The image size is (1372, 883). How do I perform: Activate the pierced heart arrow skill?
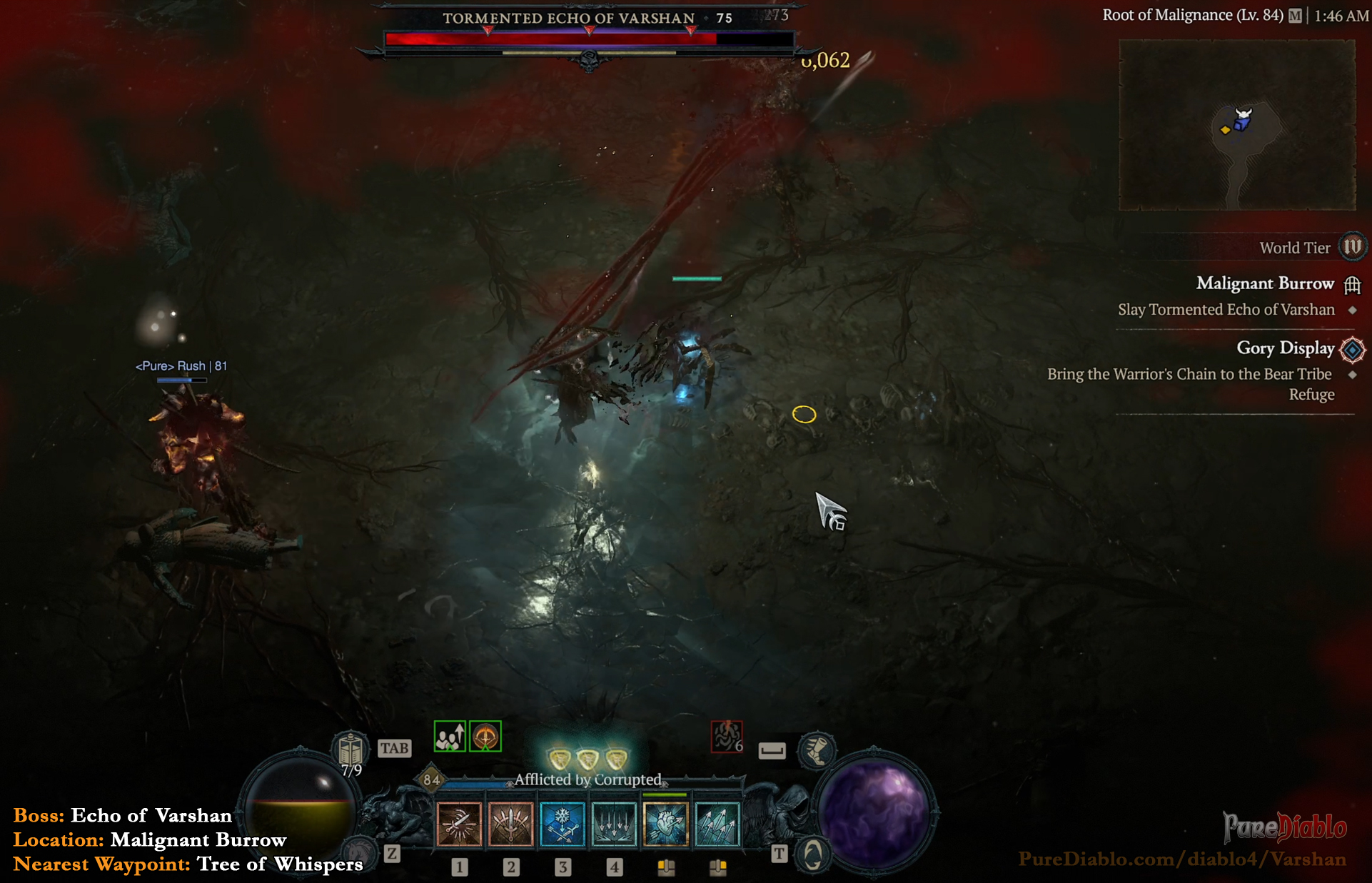tap(665, 824)
